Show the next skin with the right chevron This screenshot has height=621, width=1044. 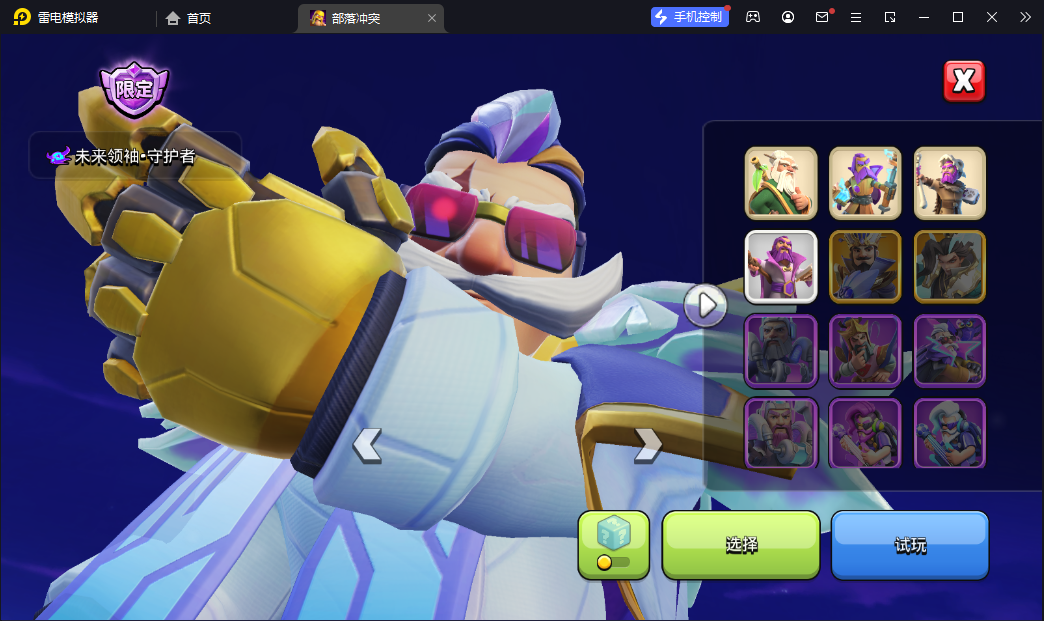[648, 445]
